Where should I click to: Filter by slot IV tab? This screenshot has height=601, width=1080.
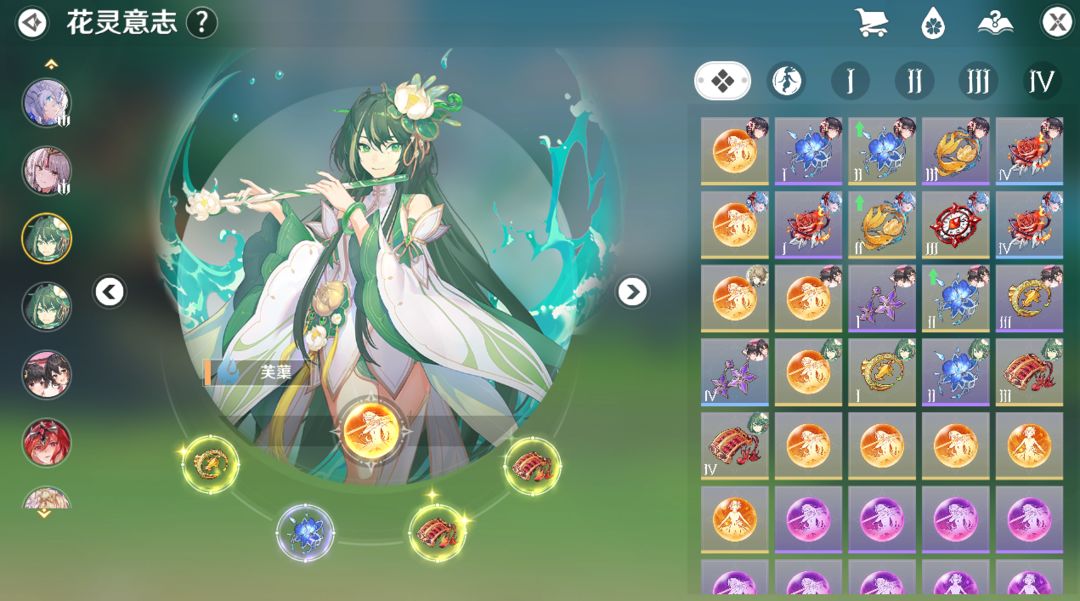pos(1041,80)
